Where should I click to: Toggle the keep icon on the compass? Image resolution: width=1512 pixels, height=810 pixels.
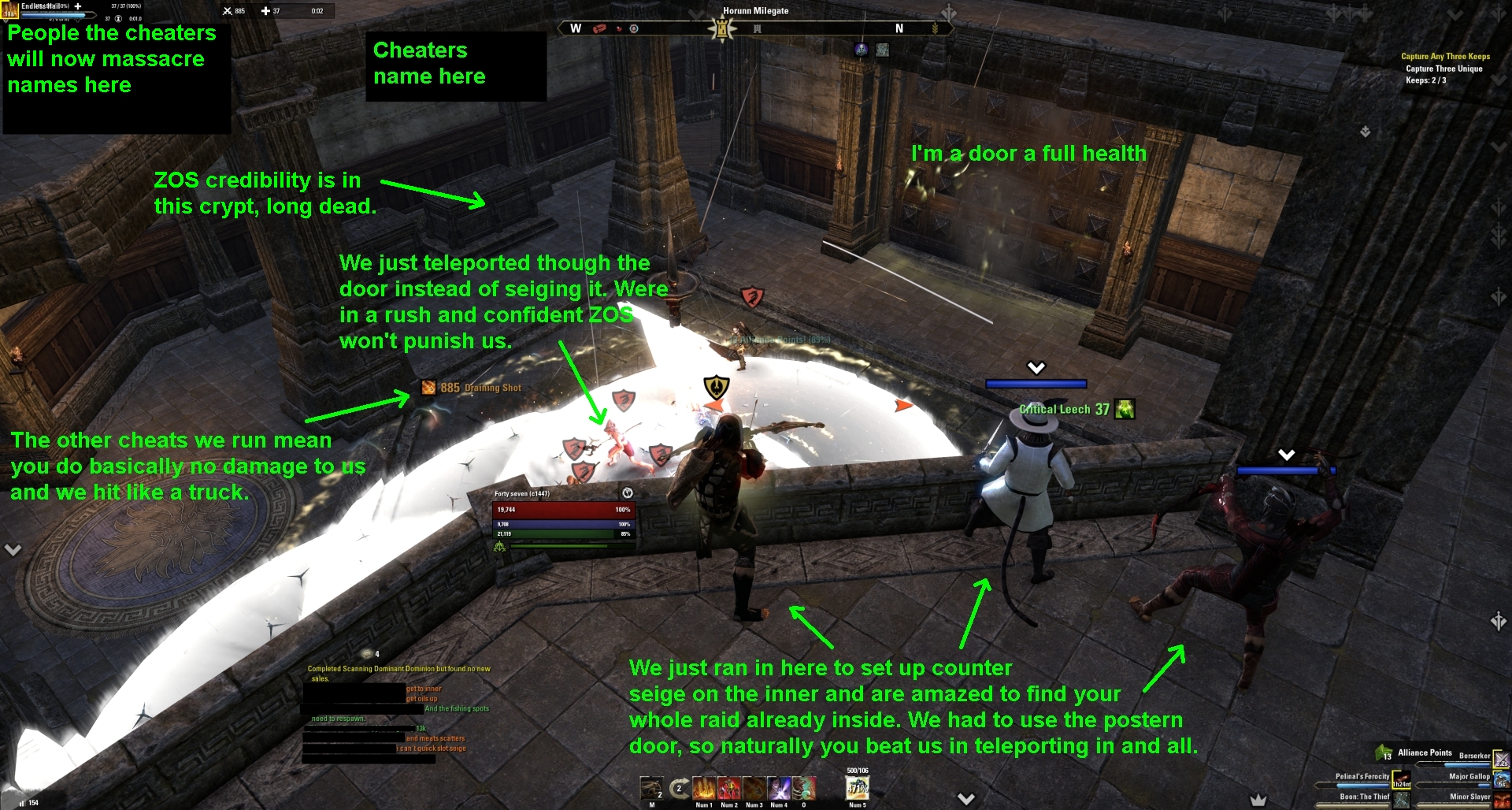pyautogui.click(x=722, y=26)
